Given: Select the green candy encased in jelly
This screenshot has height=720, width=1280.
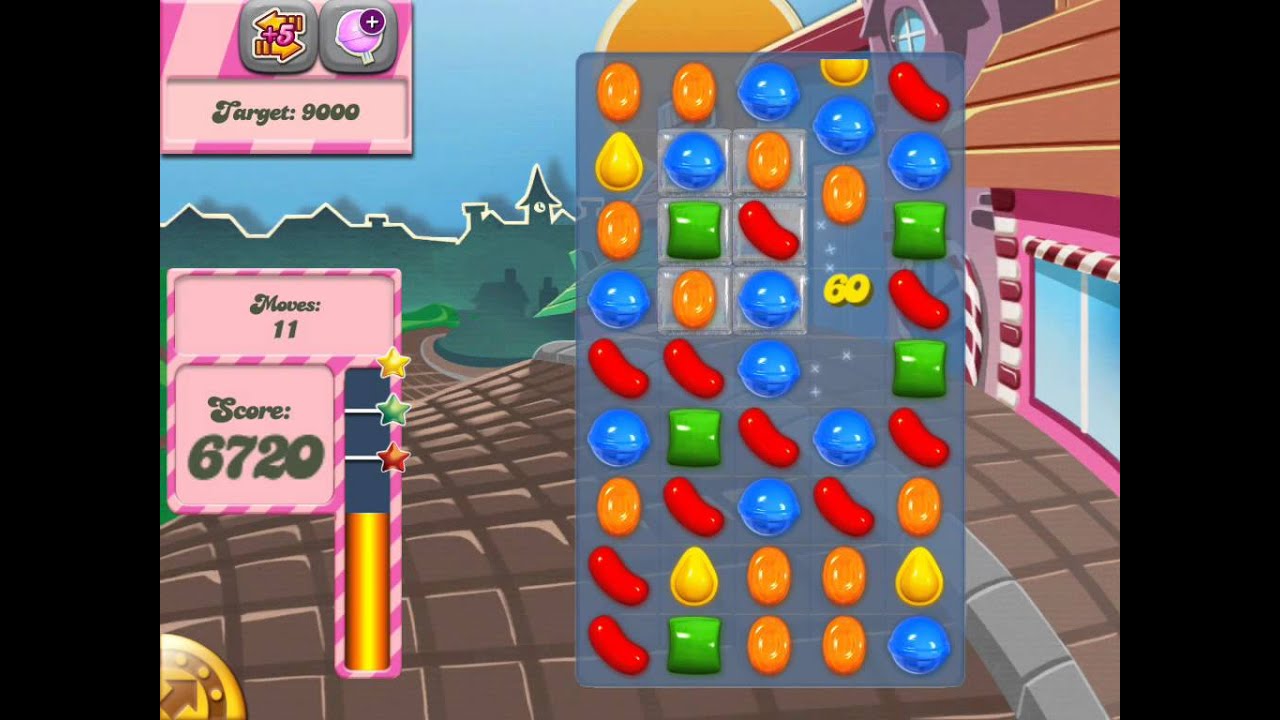Looking at the screenshot, I should tap(694, 229).
